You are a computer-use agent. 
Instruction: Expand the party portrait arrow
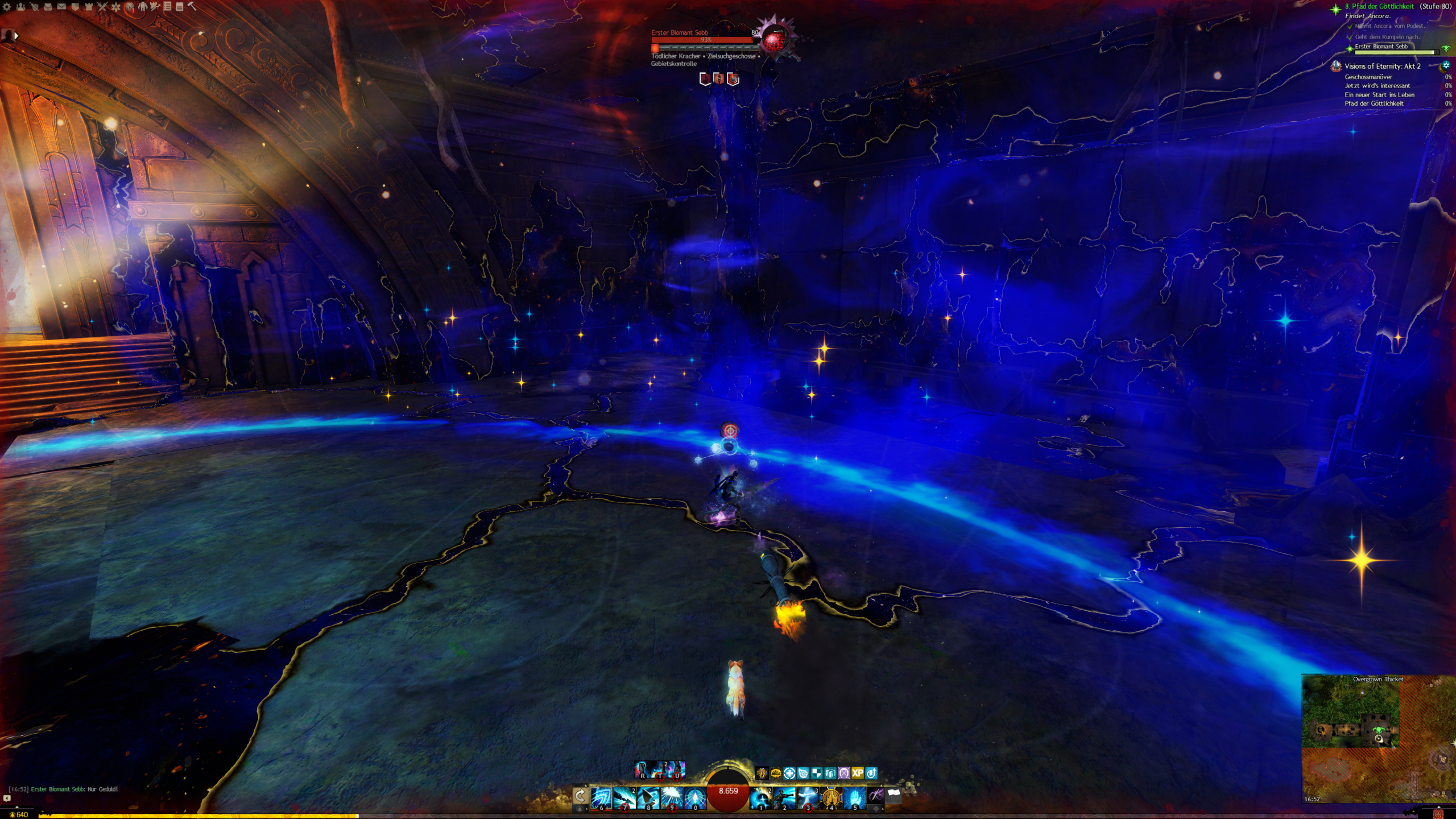click(x=16, y=36)
